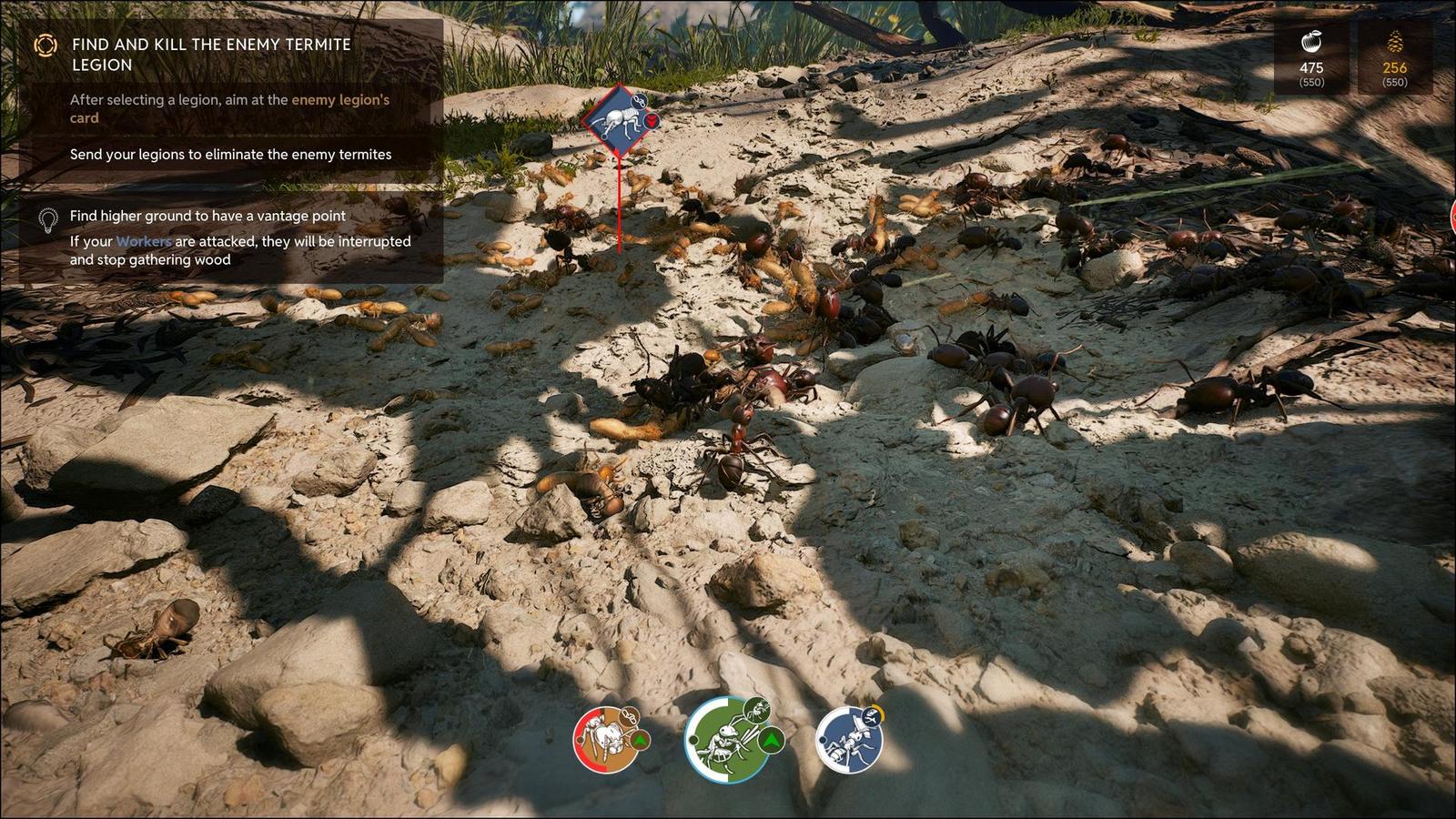Click the partially hidden red icon on right edge
This screenshot has height=819, width=1456.
pyautogui.click(x=1452, y=218)
